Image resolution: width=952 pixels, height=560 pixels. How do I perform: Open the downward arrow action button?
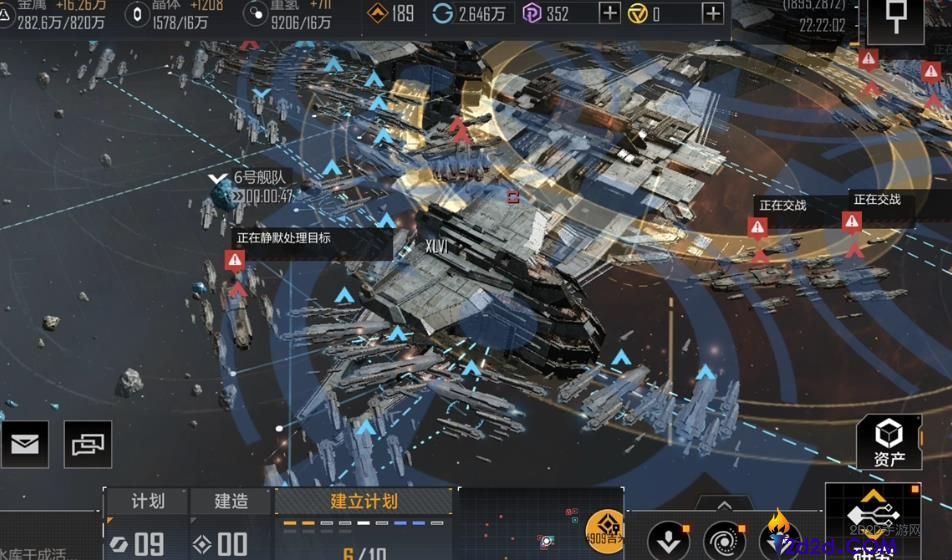pyautogui.click(x=668, y=541)
